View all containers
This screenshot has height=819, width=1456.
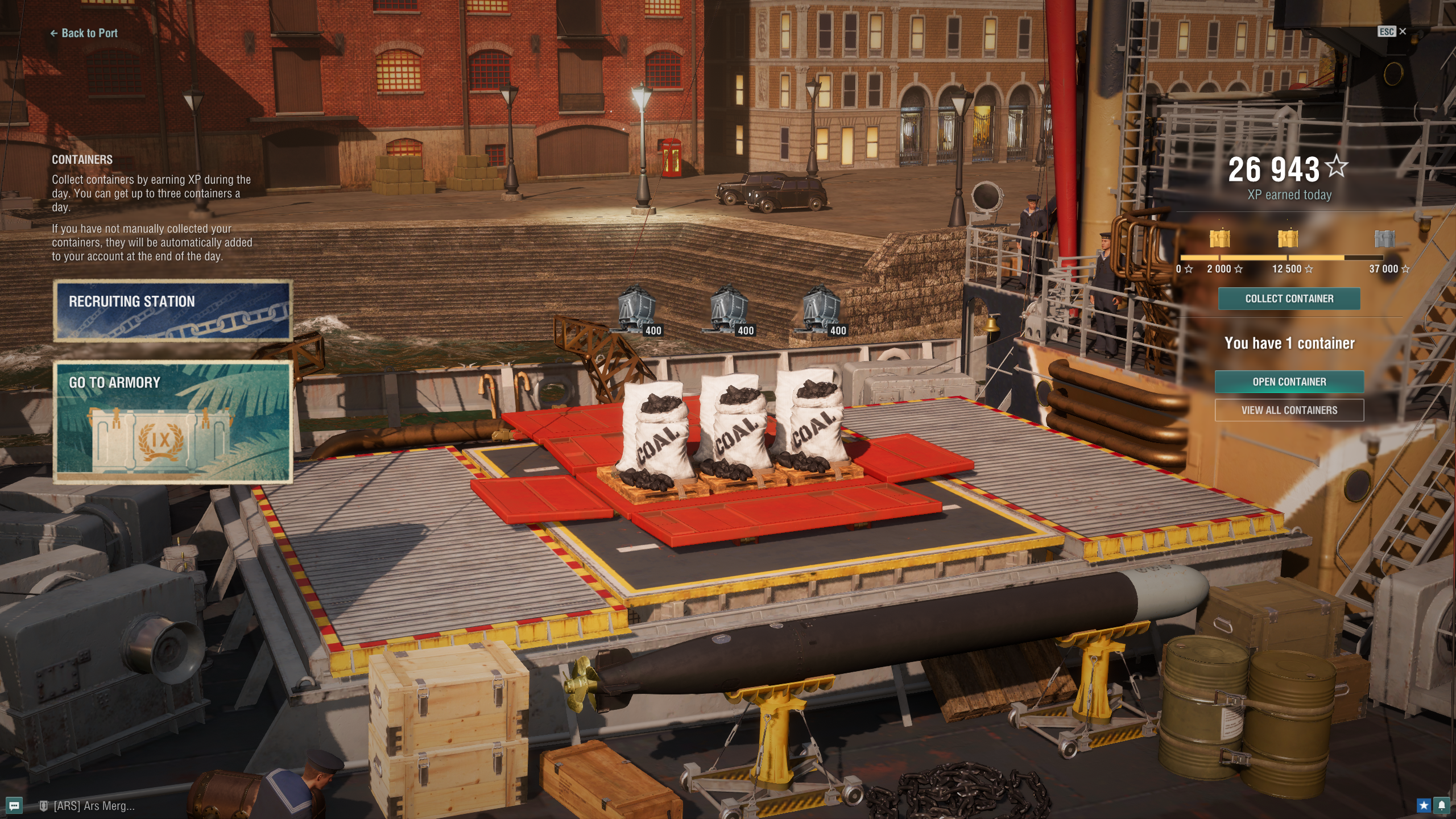click(1289, 410)
